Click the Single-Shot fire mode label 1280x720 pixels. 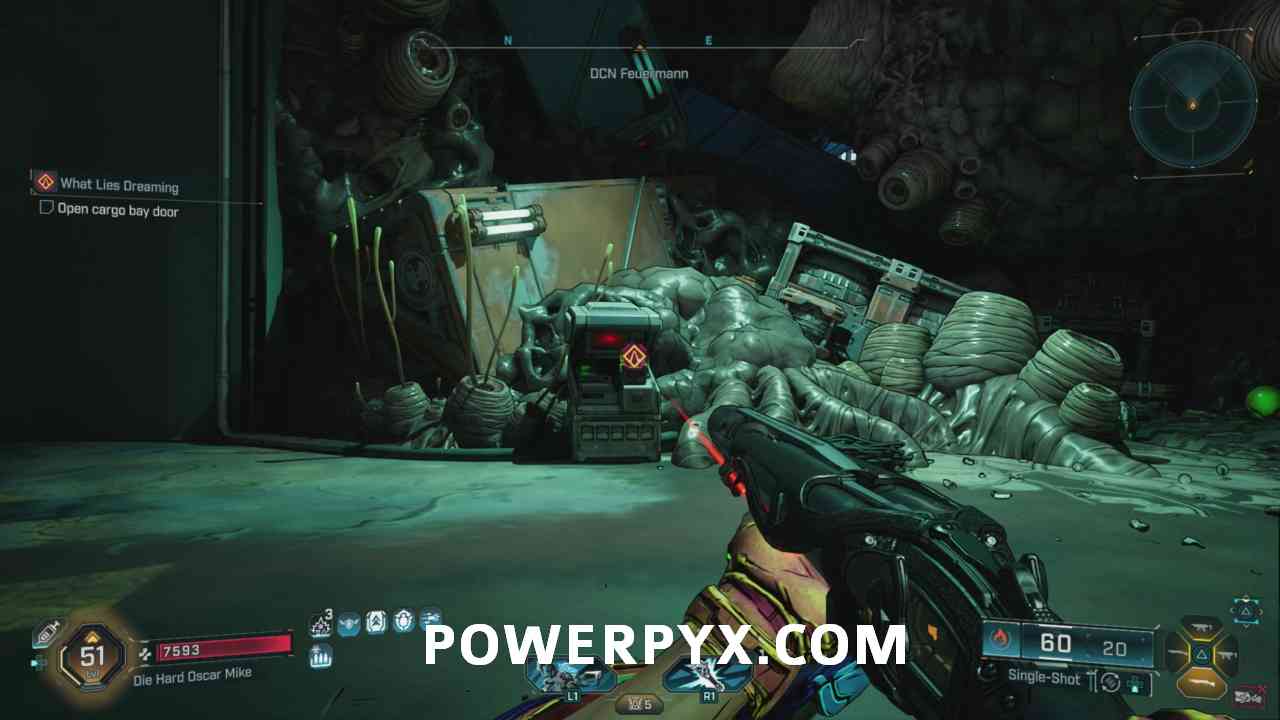tap(1046, 678)
